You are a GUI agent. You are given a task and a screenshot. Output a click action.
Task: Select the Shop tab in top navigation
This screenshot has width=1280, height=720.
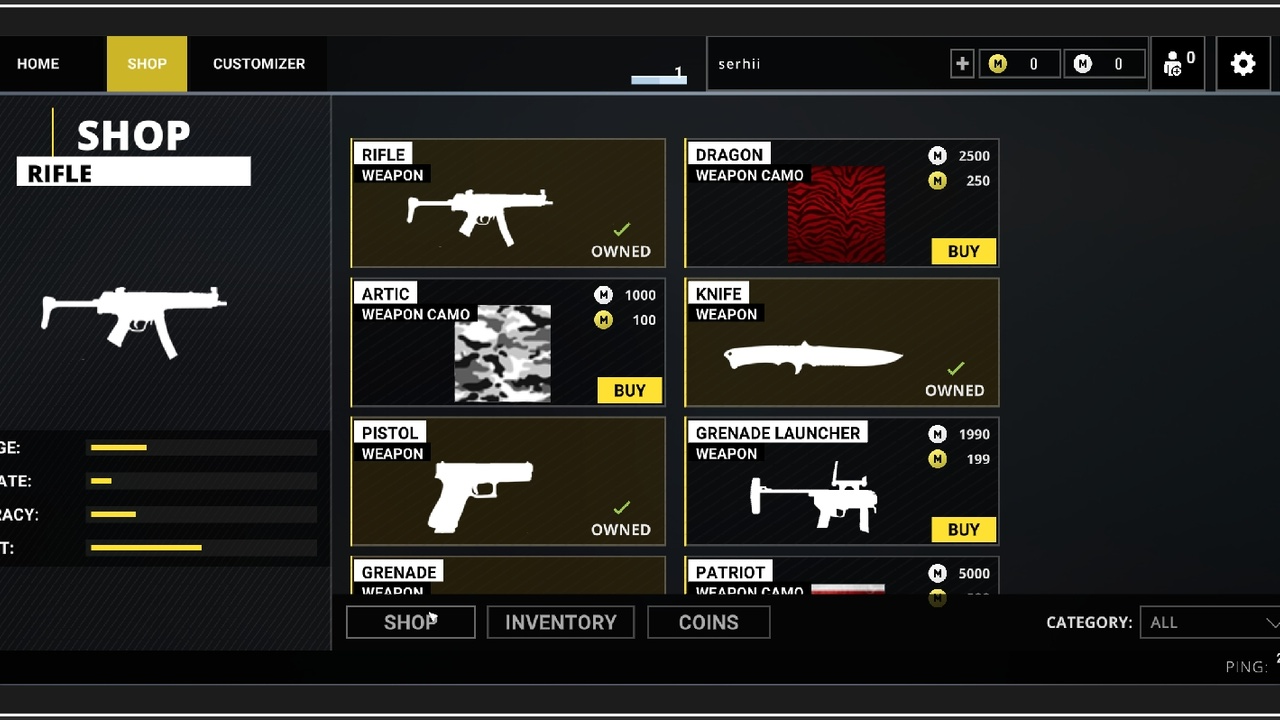click(x=147, y=64)
